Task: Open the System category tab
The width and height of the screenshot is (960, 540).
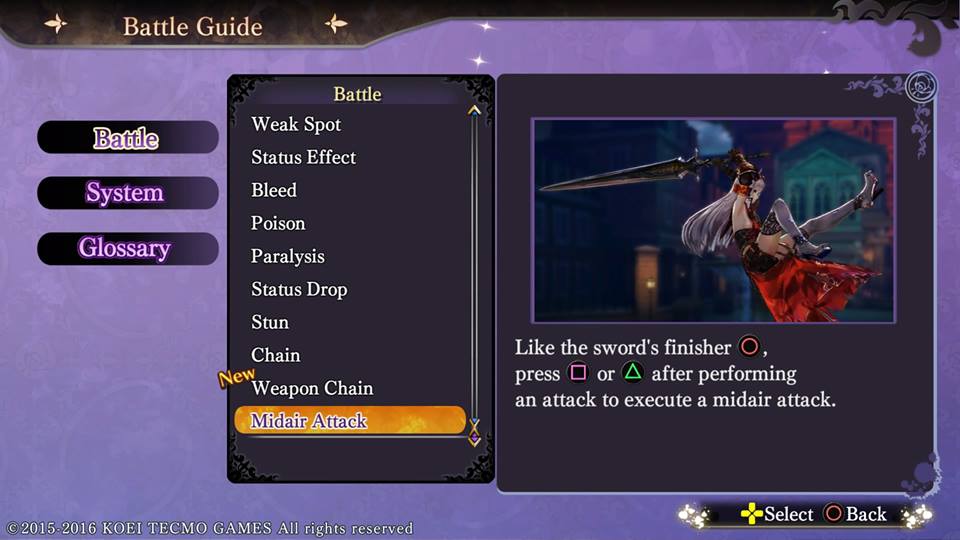Action: pos(125,193)
